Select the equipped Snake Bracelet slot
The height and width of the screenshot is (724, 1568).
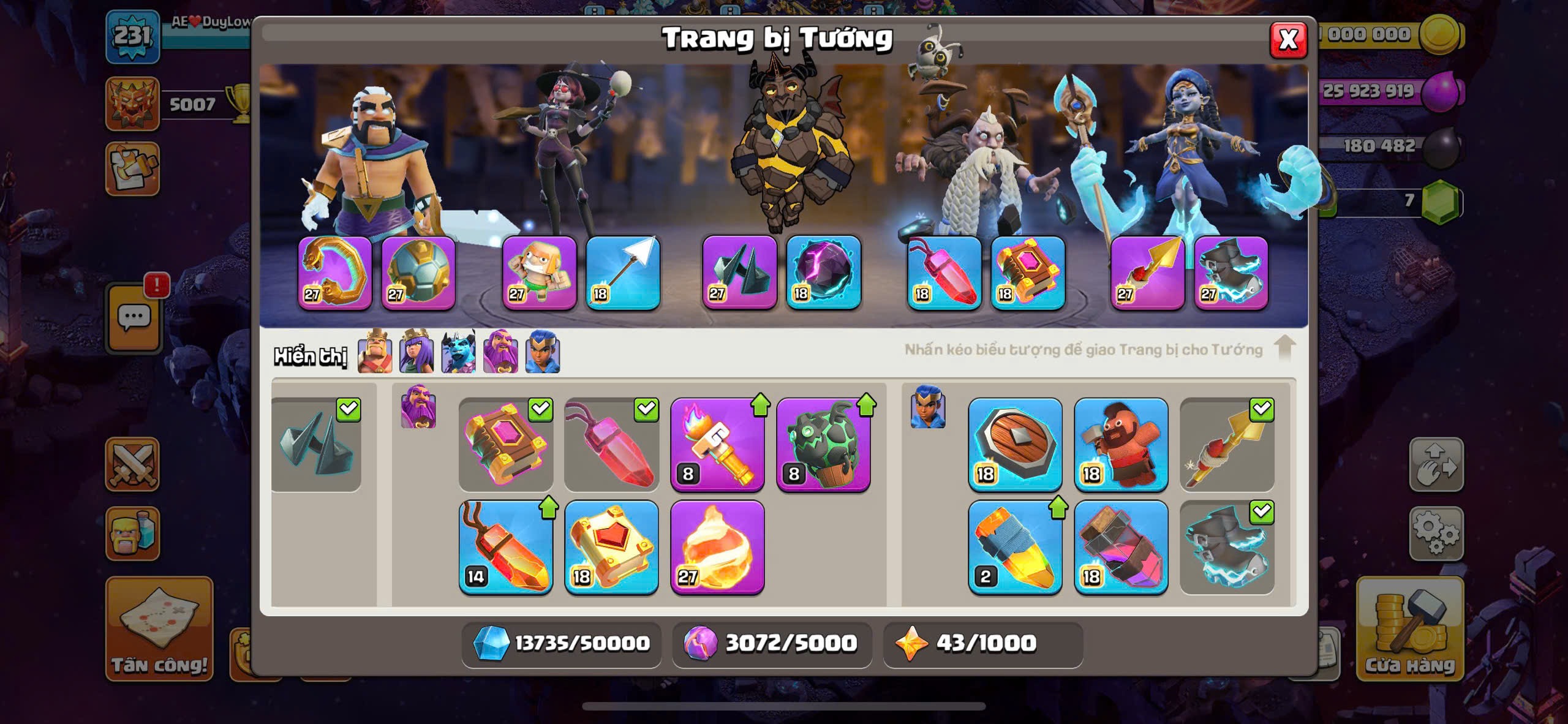[334, 272]
